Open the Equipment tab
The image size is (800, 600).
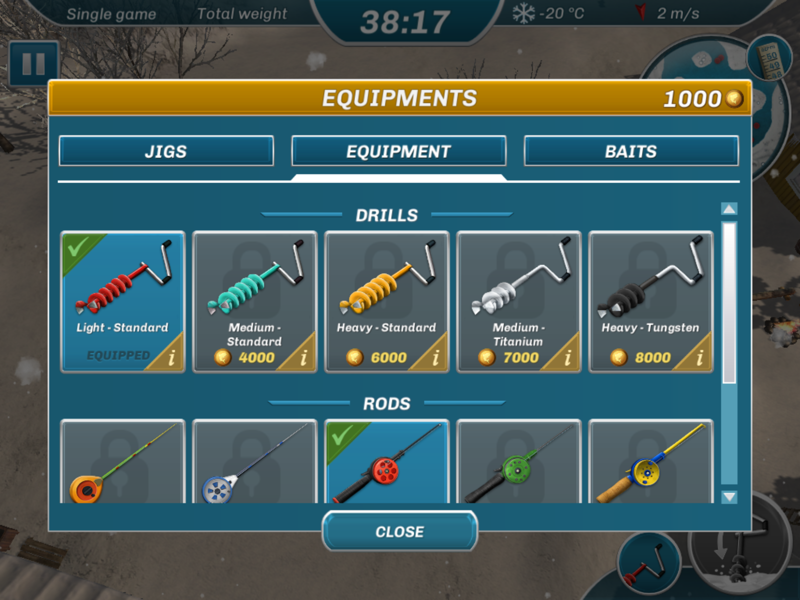tap(398, 152)
